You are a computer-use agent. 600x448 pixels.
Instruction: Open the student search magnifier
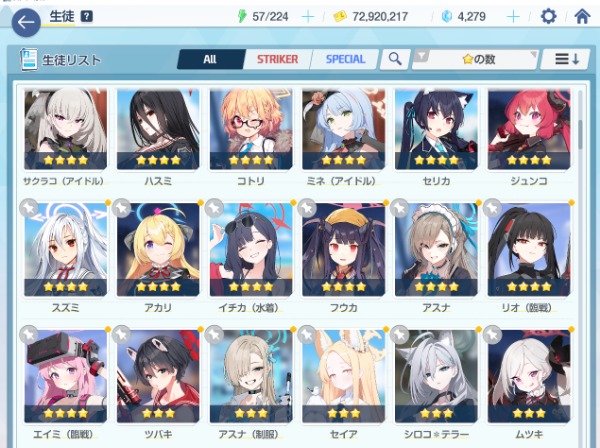coord(396,59)
